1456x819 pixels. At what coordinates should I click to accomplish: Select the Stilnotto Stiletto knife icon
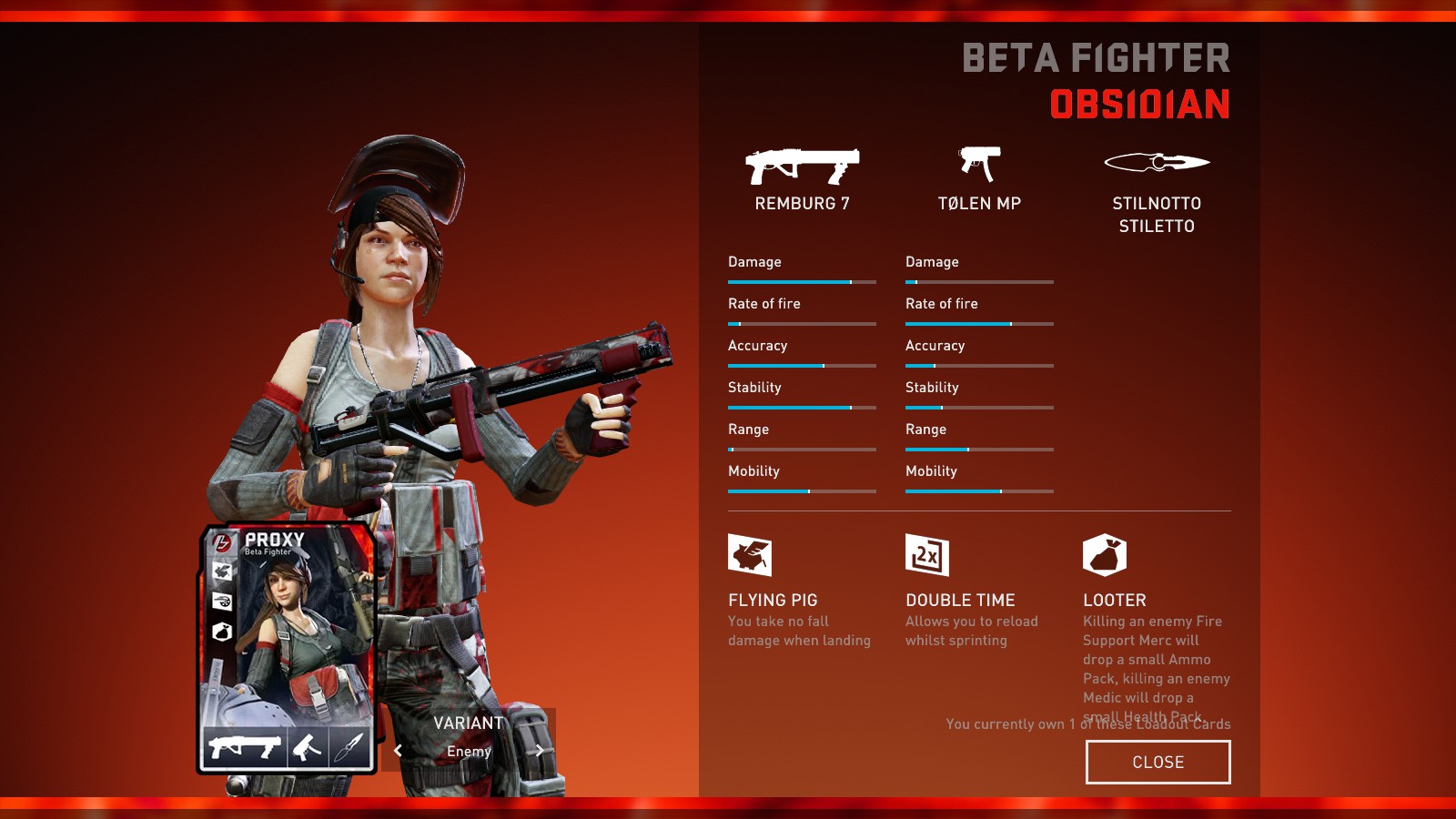[1157, 163]
